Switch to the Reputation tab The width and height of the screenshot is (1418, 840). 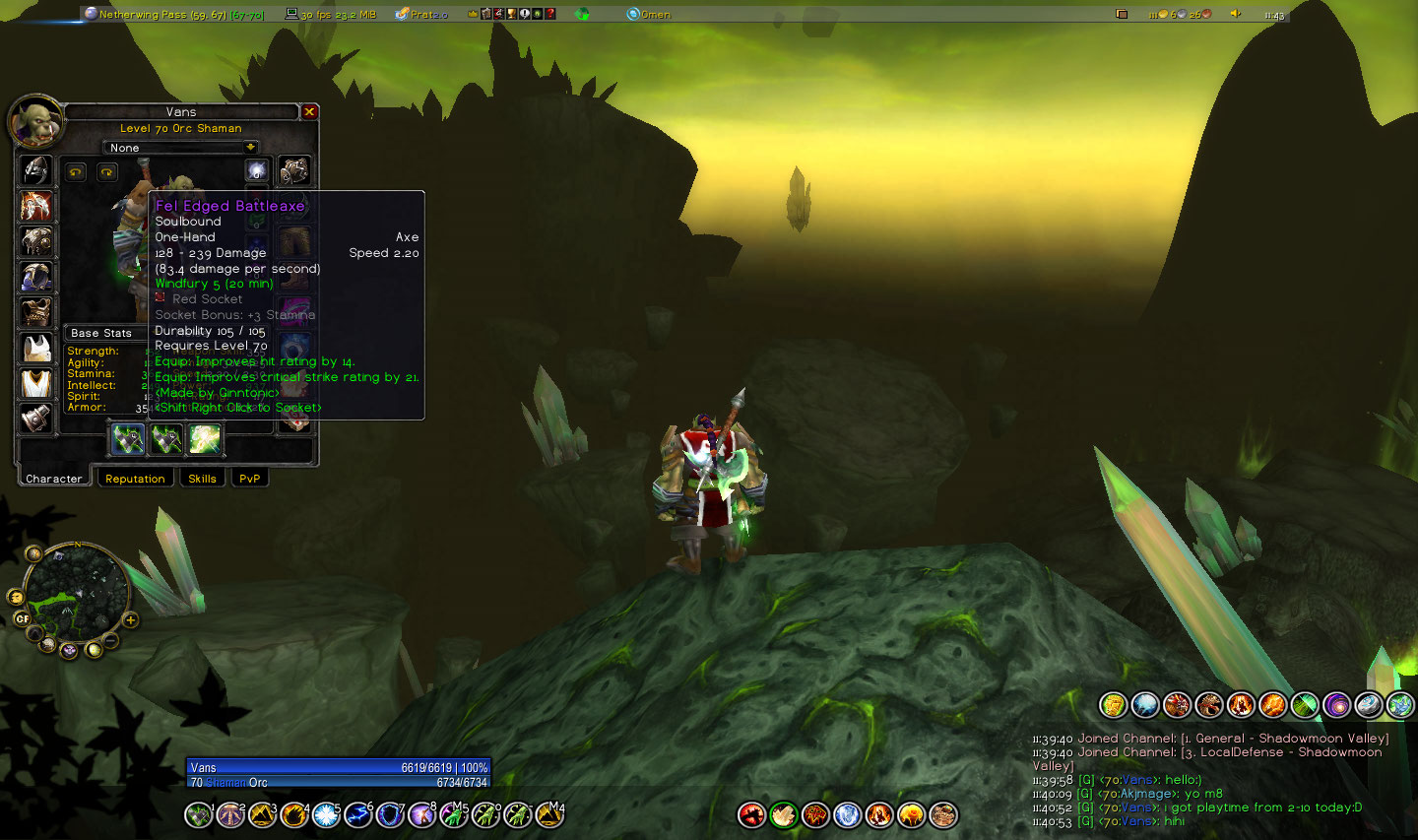(135, 479)
